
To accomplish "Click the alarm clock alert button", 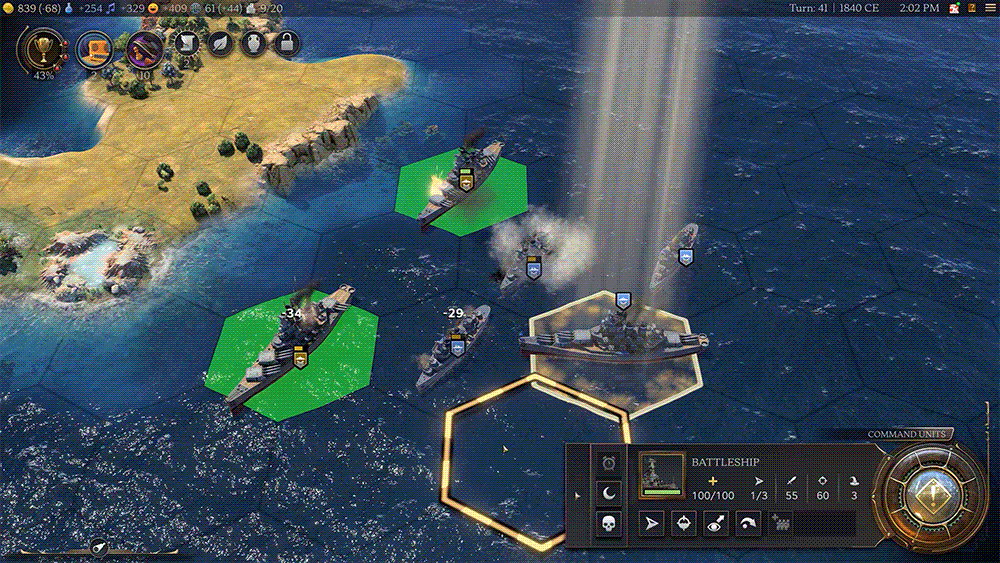I will click(x=609, y=463).
